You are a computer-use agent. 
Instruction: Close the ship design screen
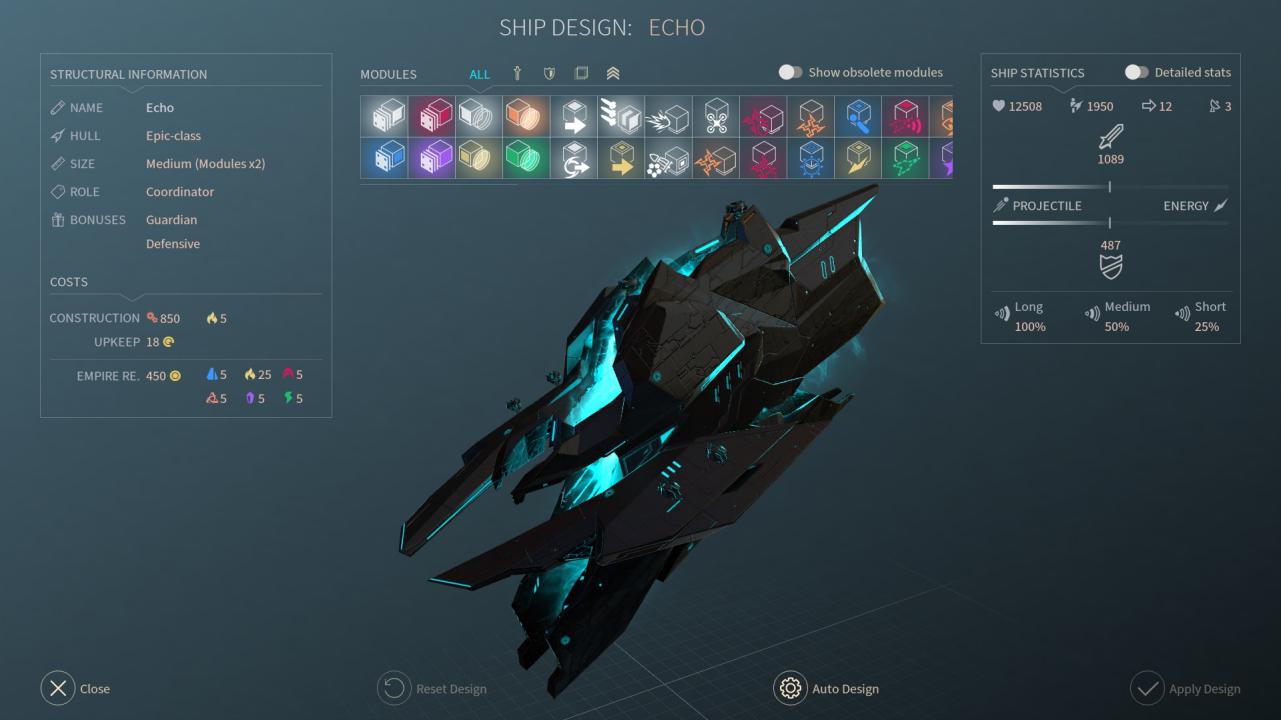pos(58,688)
